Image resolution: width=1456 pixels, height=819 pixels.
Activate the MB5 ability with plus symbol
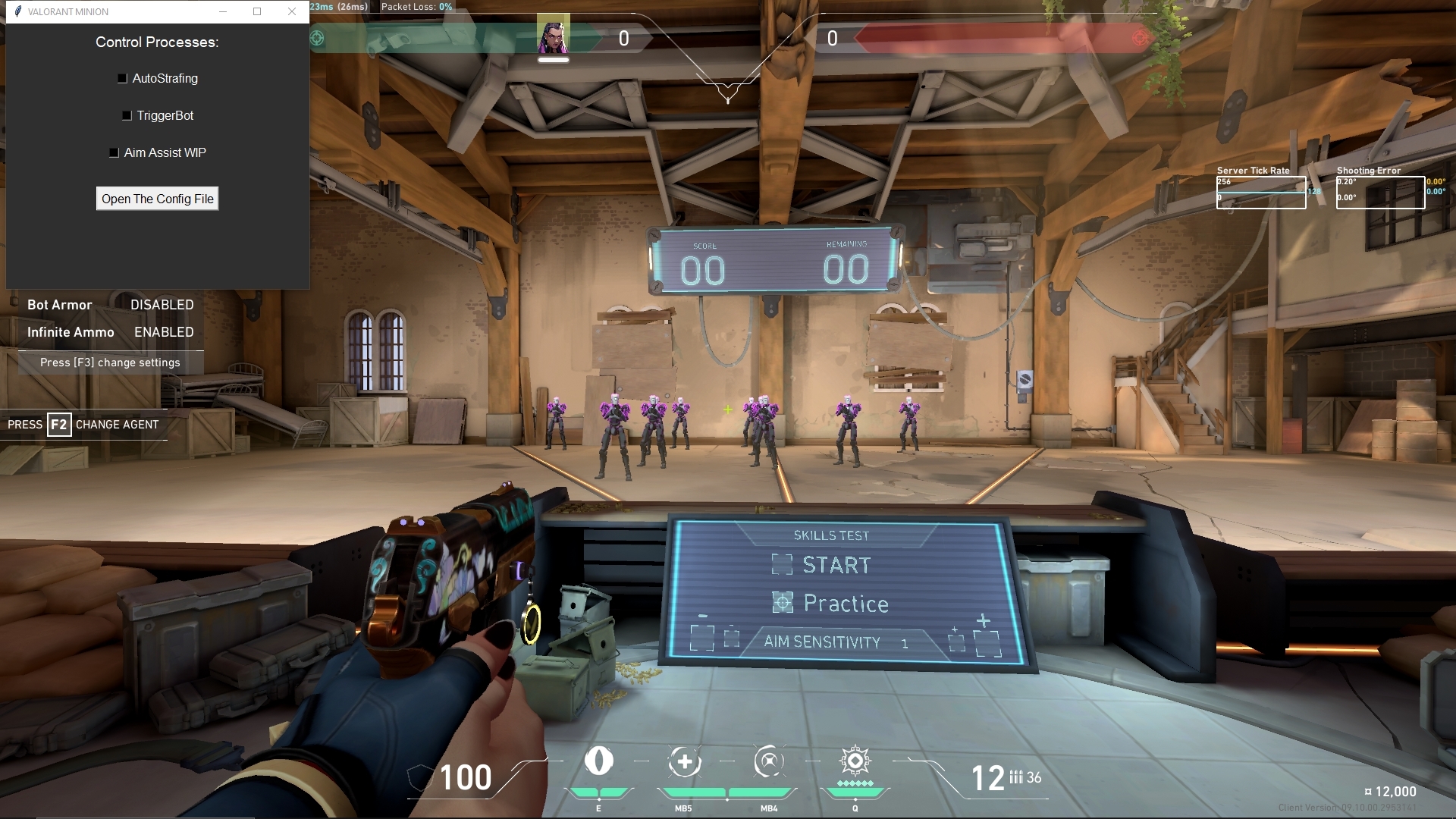point(684,761)
